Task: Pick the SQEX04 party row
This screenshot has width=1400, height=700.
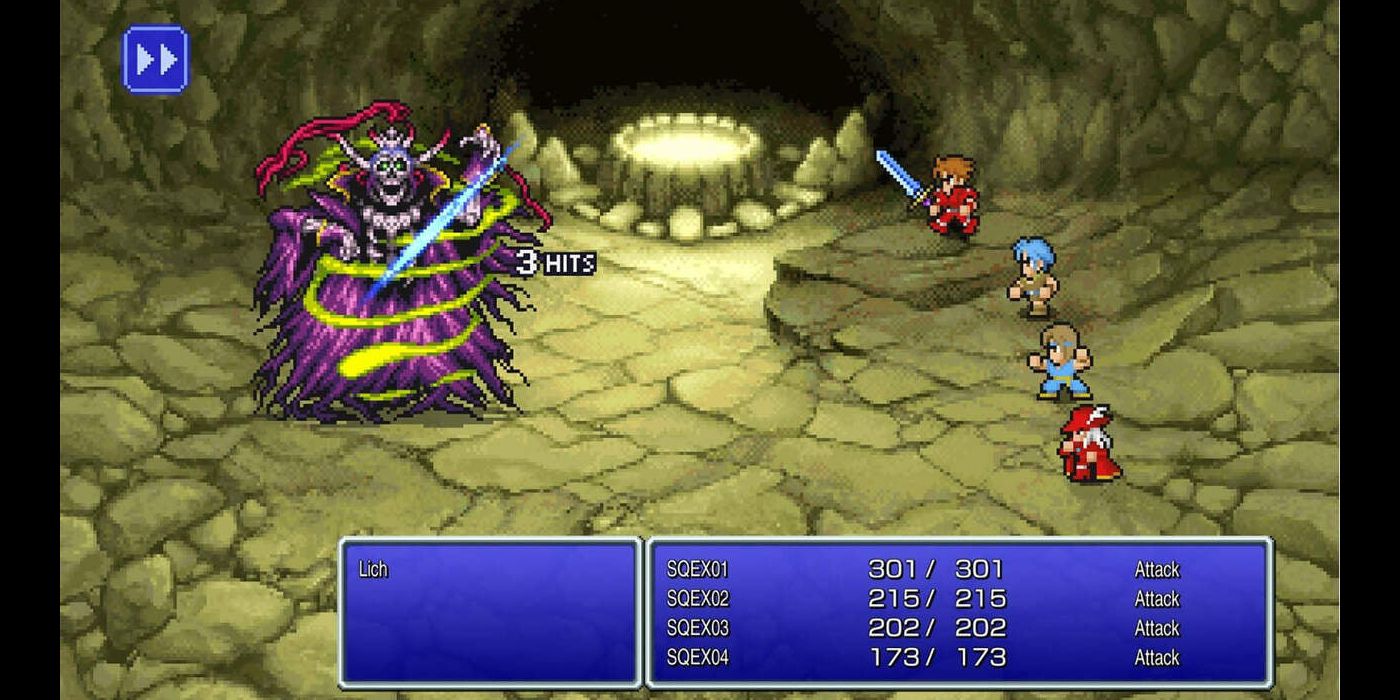Action: tap(698, 657)
